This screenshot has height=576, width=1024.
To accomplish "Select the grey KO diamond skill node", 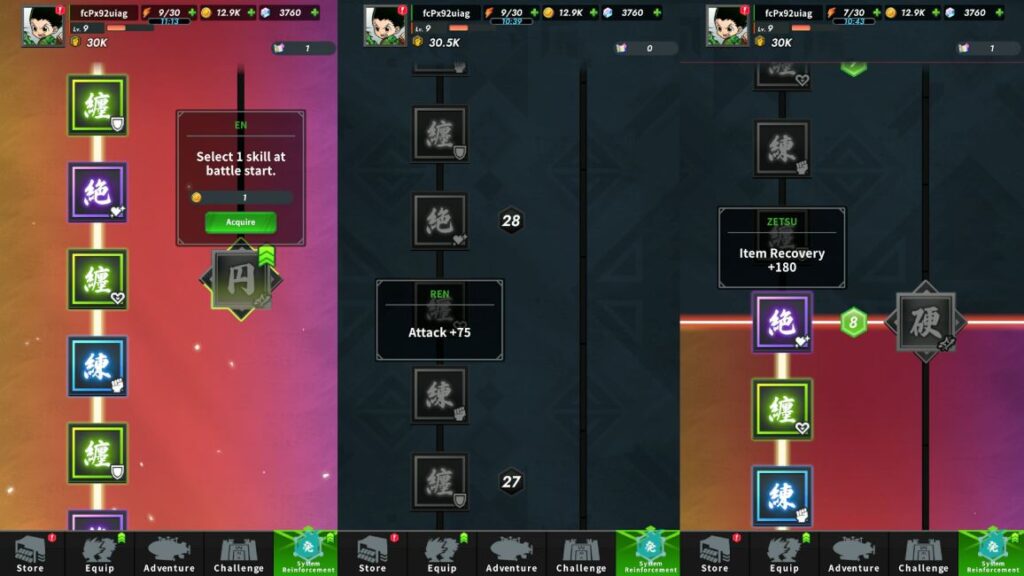I will [x=925, y=323].
